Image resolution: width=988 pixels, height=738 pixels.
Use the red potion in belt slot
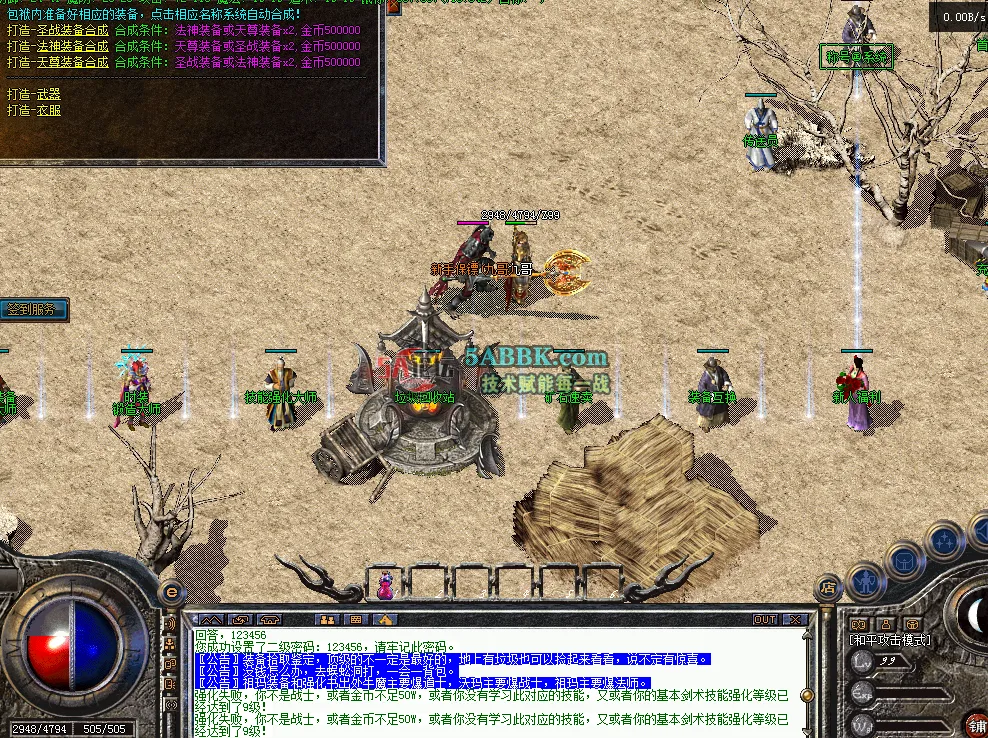[384, 586]
